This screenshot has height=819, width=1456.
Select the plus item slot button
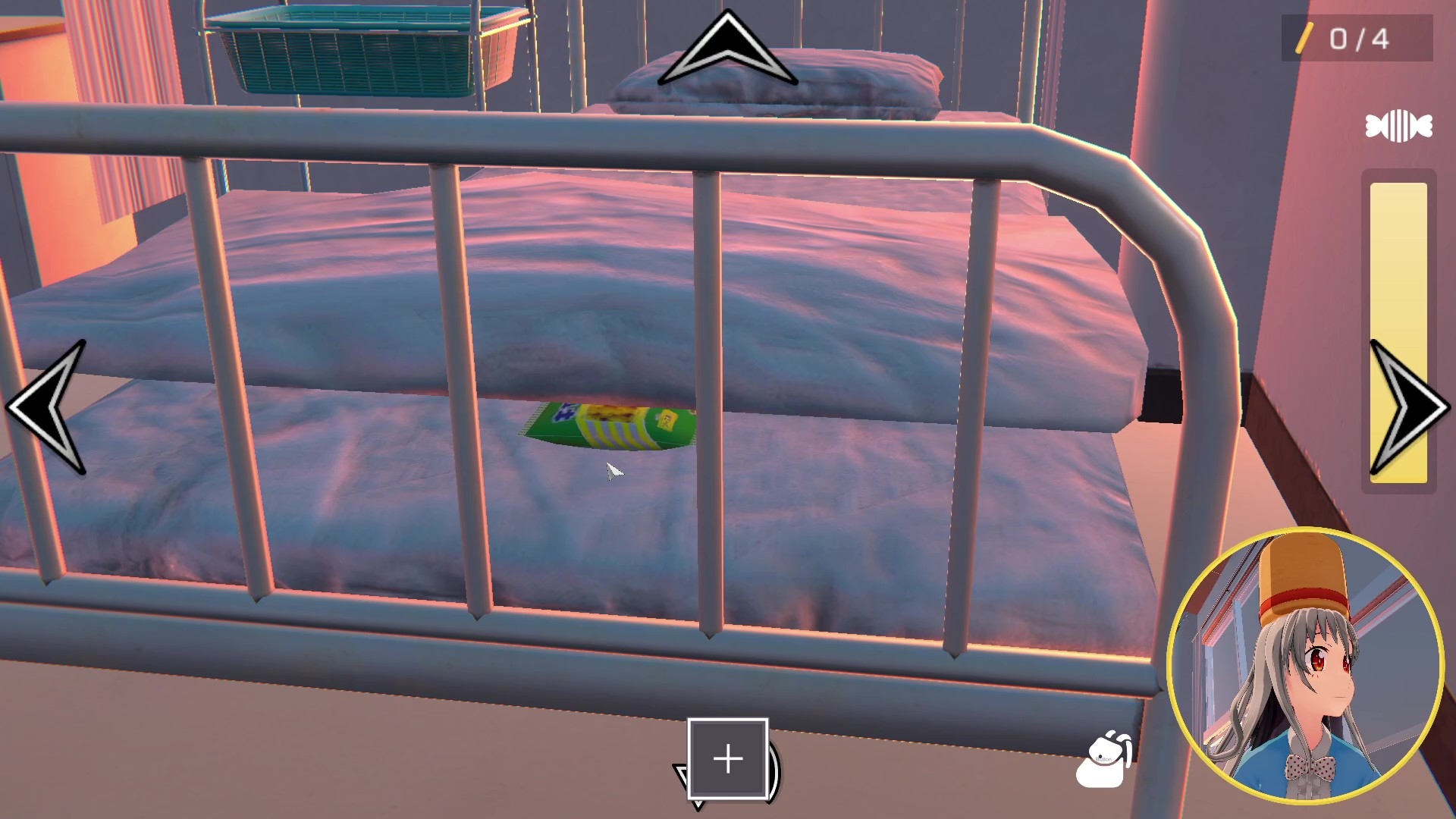[728, 758]
